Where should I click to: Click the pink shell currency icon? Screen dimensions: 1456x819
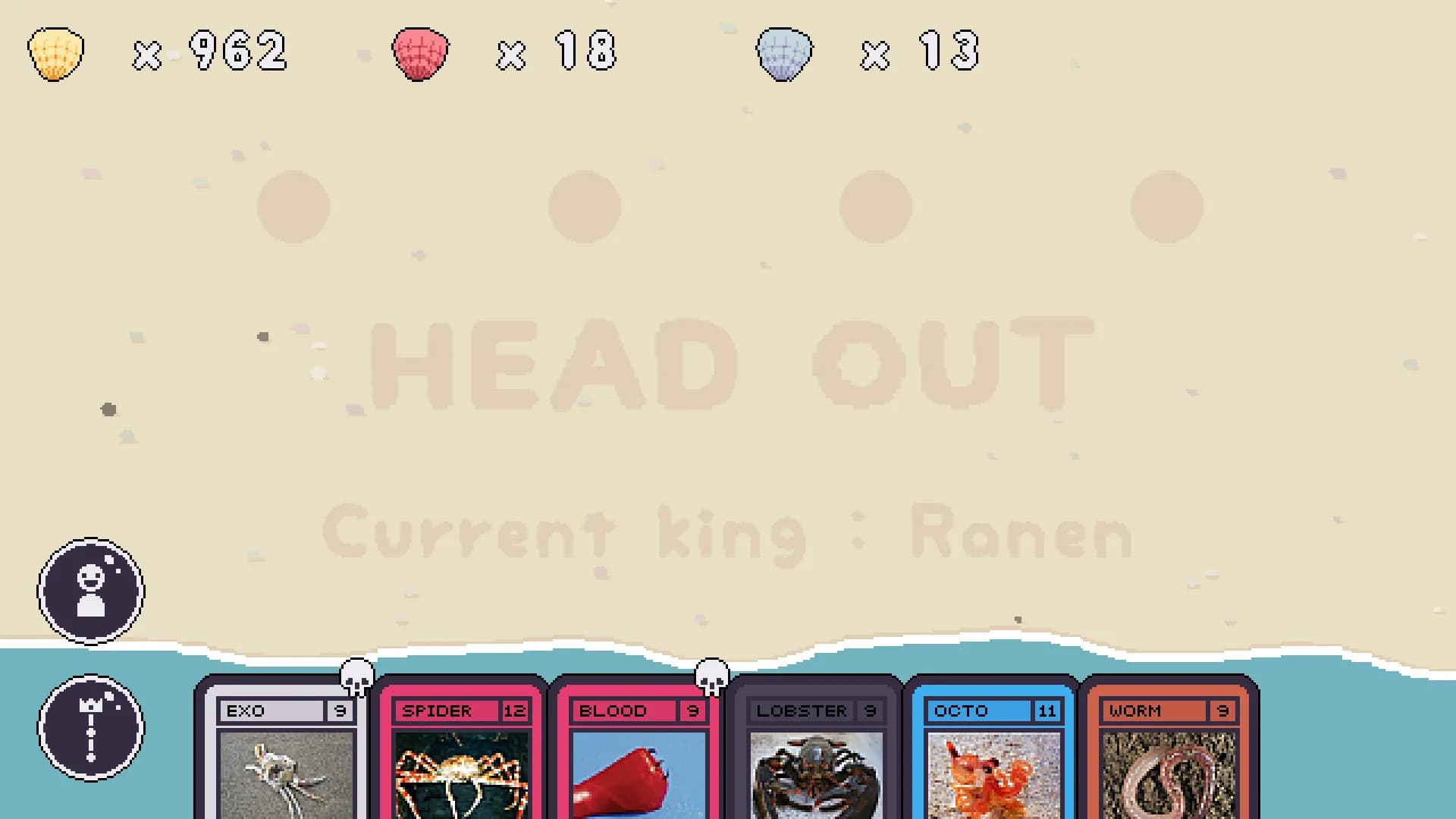(419, 52)
